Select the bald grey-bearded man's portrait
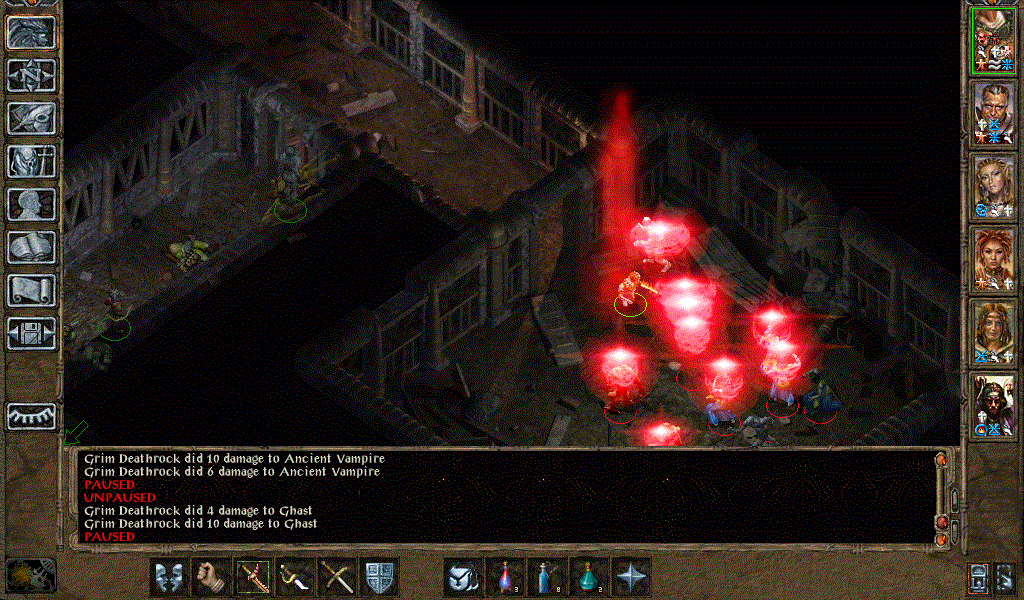1024x600 pixels. pyautogui.click(x=993, y=114)
